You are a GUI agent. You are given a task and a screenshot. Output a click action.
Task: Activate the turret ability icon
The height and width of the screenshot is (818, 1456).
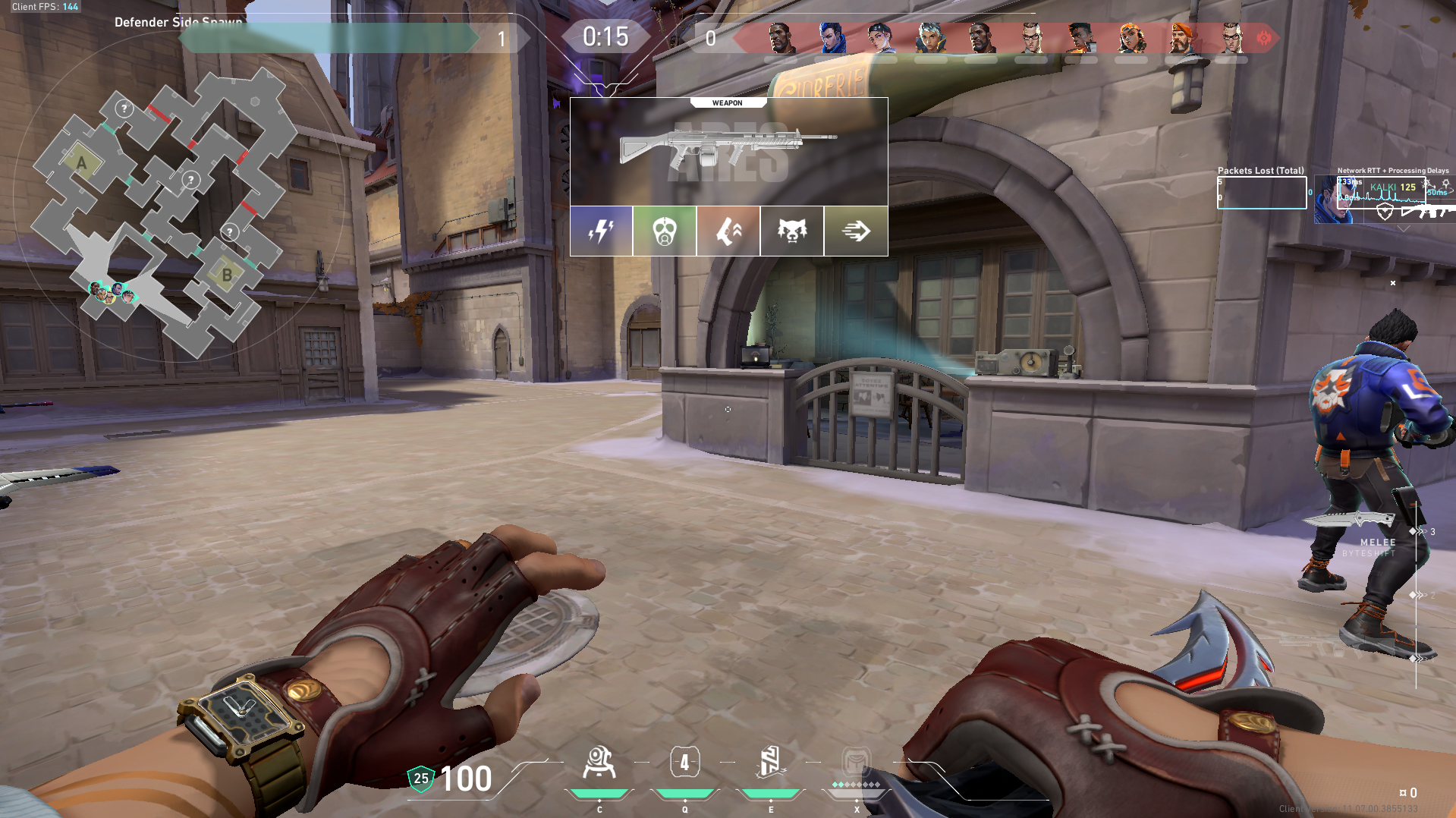click(x=599, y=763)
